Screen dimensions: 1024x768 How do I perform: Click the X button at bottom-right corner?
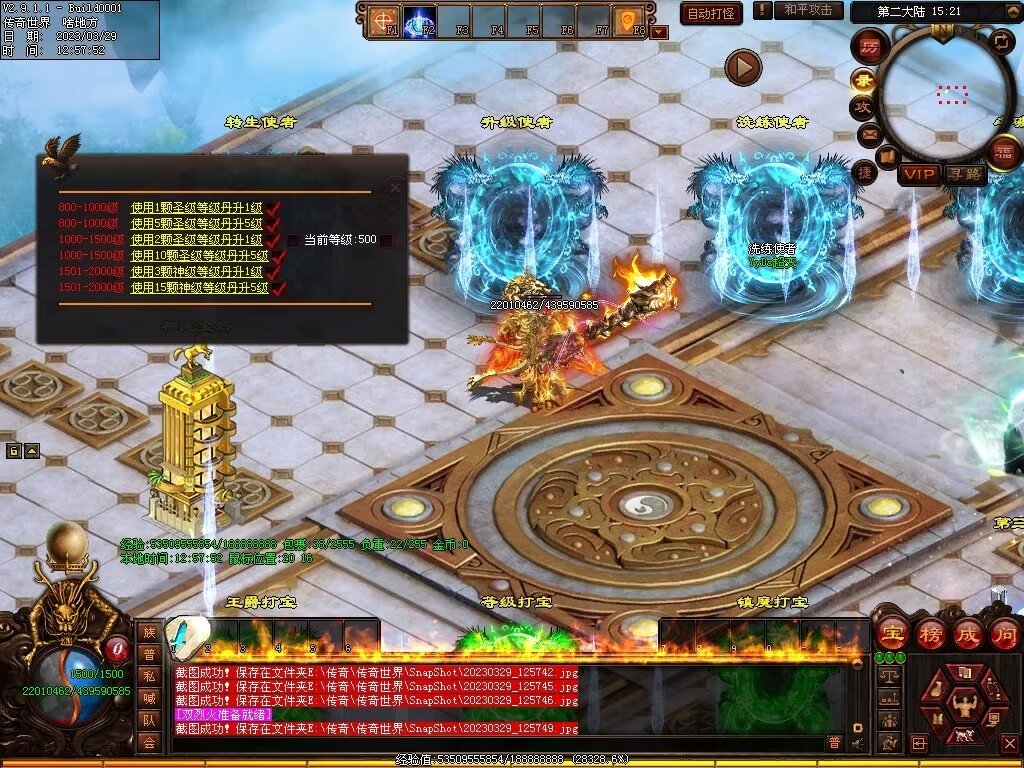(1008, 744)
